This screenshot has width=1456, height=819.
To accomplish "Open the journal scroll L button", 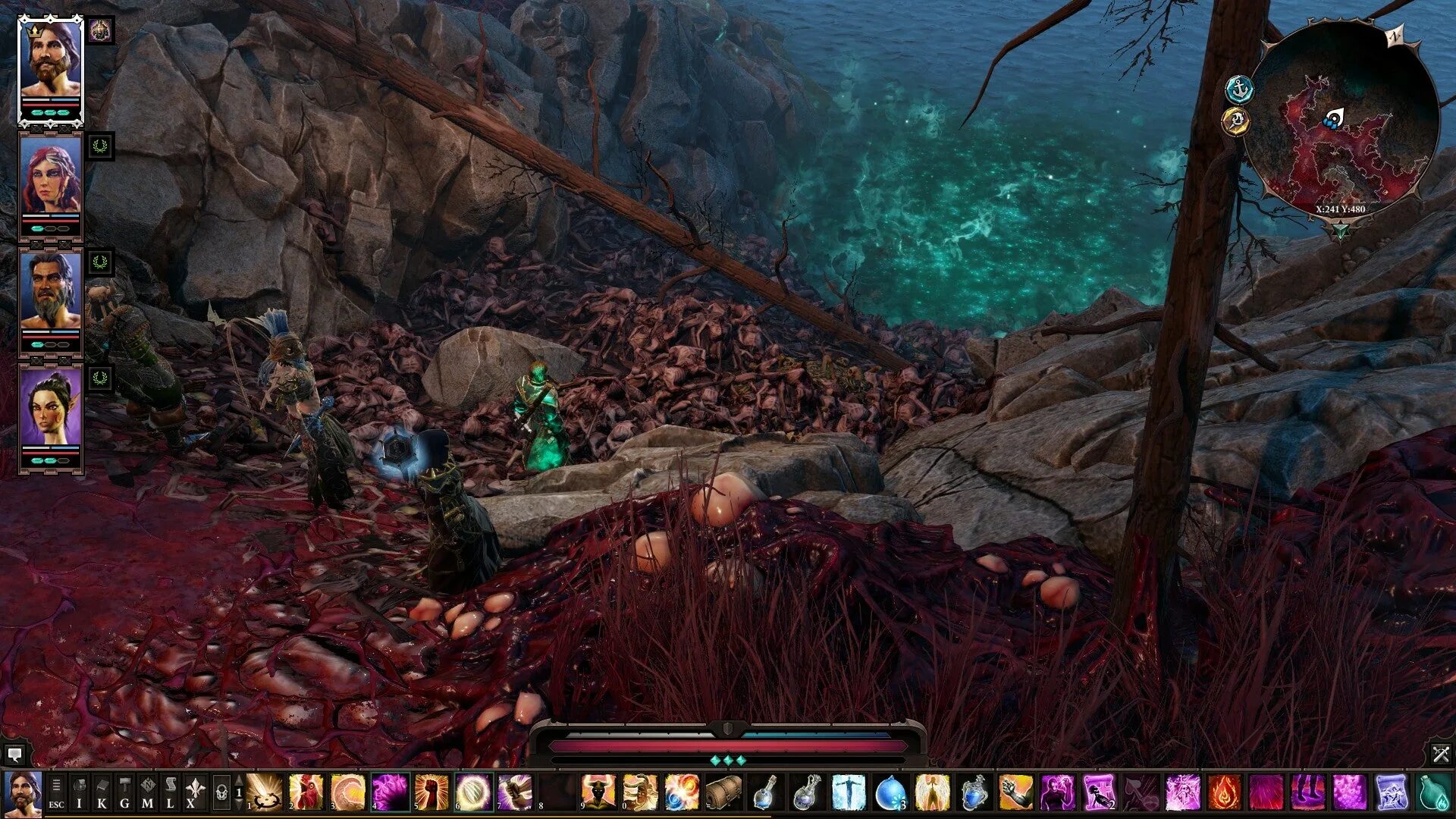I will (170, 793).
